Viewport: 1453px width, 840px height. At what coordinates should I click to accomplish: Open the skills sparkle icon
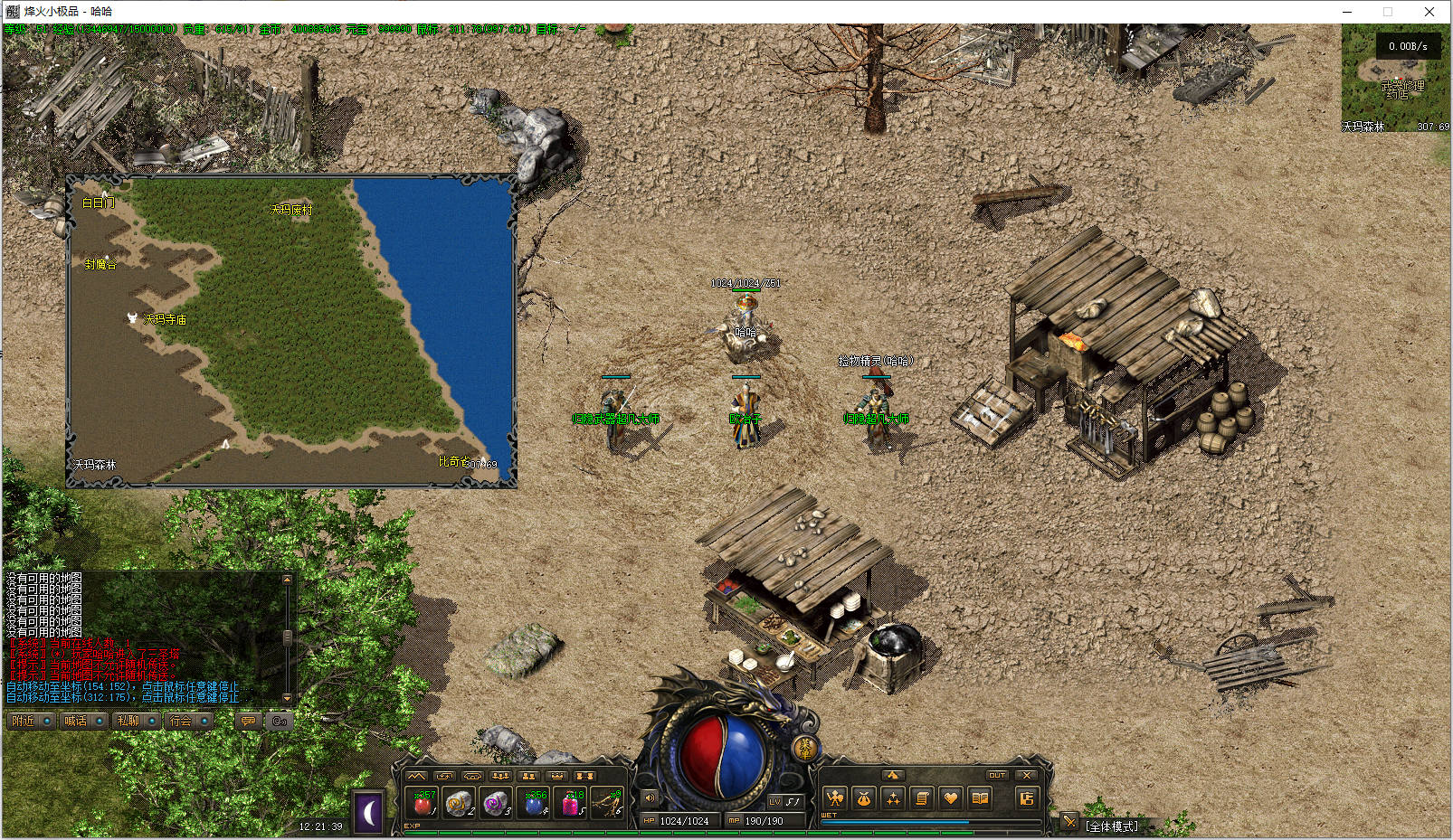[893, 798]
